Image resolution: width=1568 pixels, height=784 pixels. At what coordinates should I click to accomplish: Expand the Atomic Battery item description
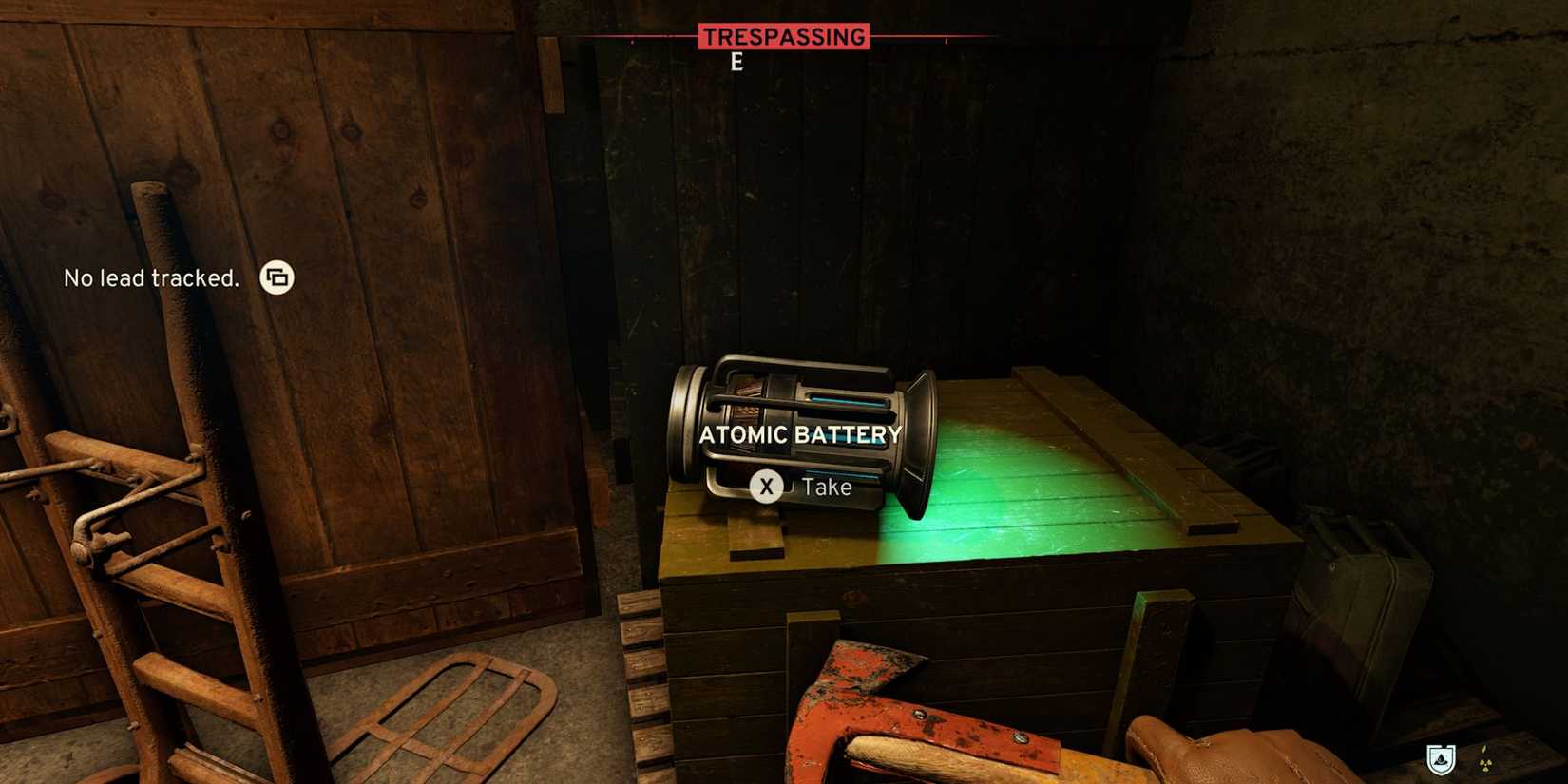pos(801,435)
